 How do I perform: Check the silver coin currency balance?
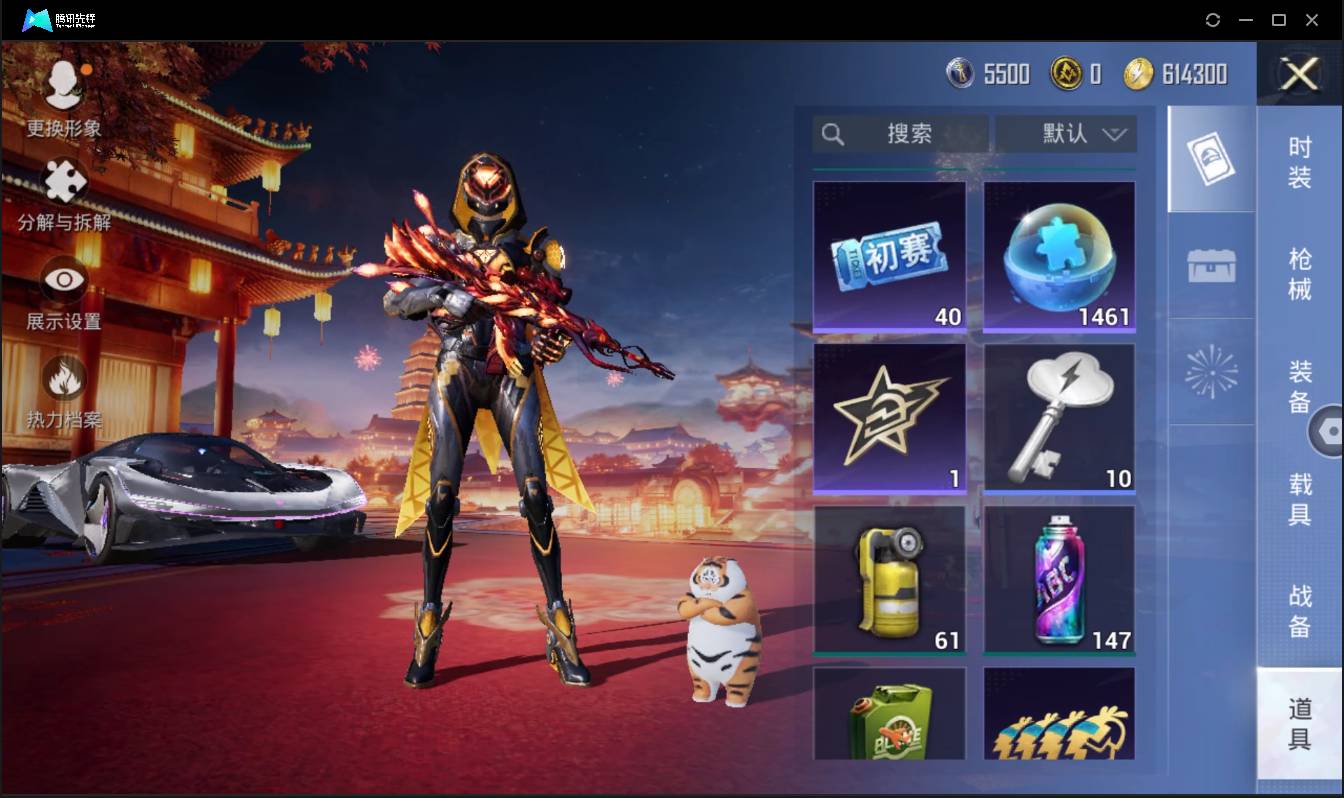pos(988,73)
